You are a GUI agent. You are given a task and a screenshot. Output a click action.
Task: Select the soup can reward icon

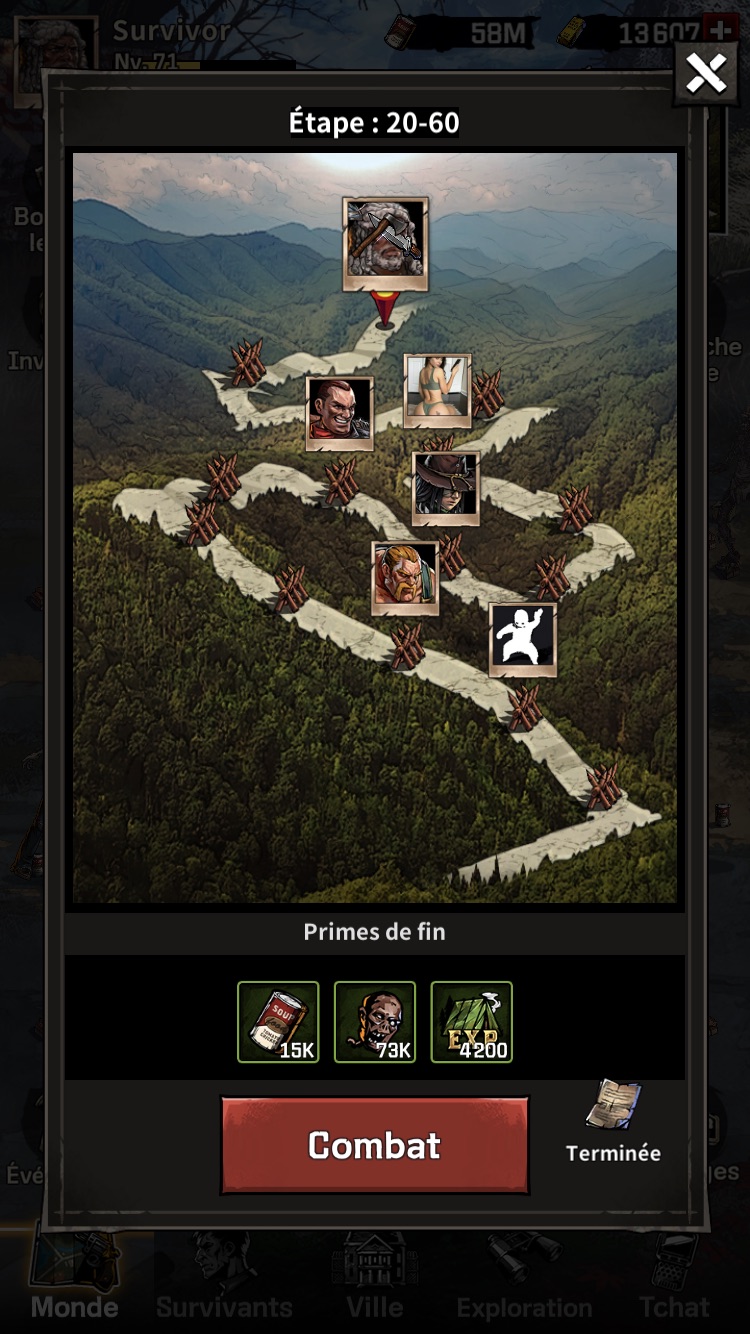(278, 1021)
